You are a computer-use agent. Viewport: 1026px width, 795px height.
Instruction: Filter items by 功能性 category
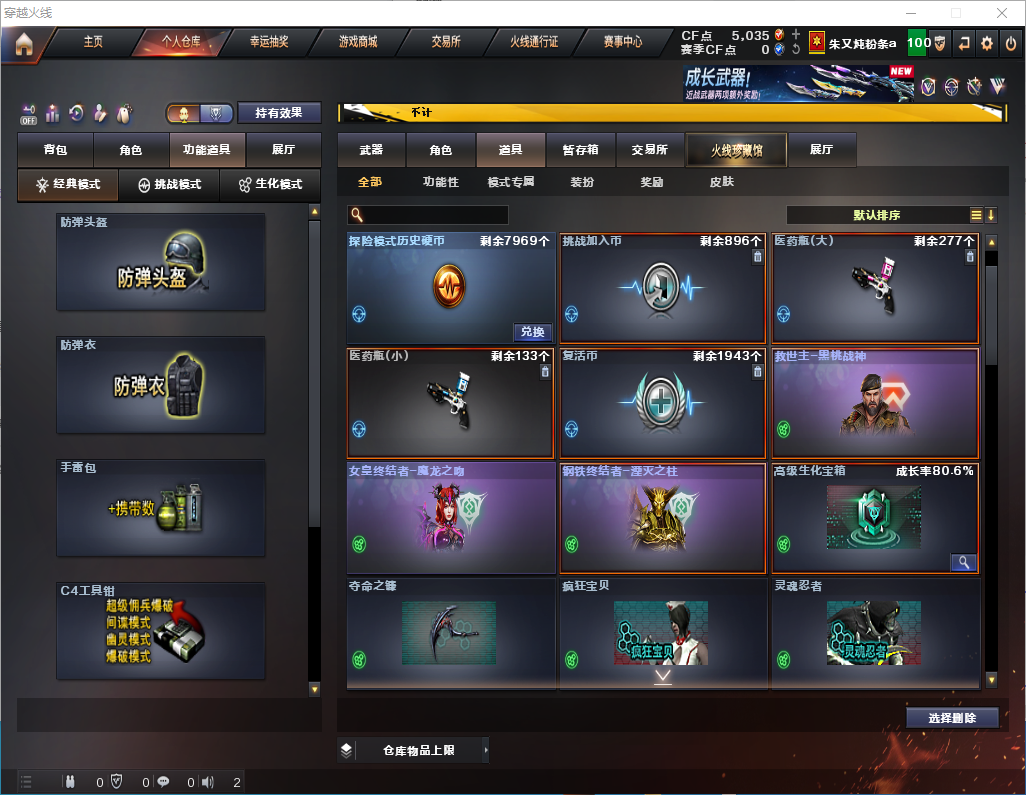point(440,182)
